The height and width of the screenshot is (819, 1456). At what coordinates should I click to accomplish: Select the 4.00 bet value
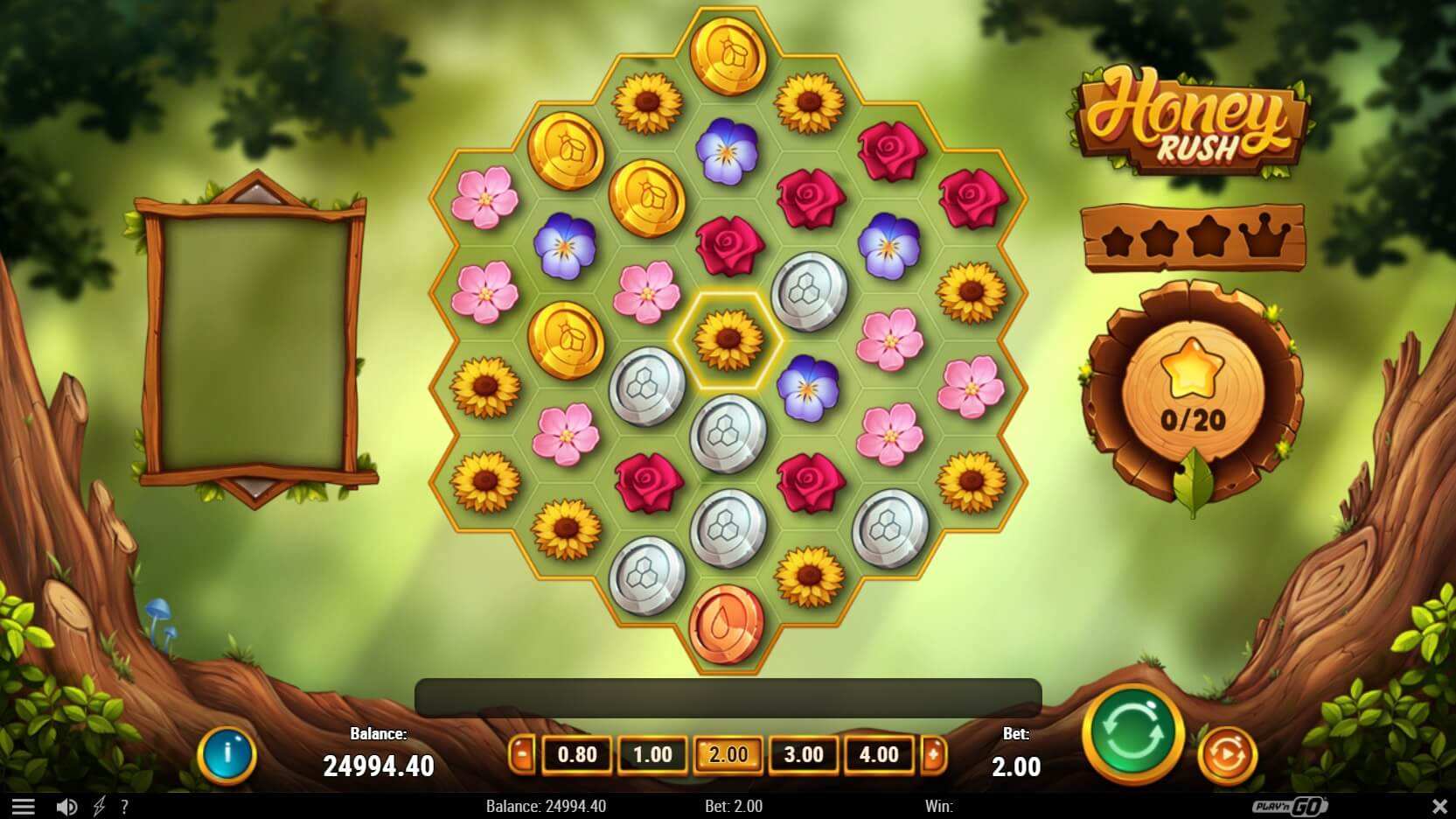coord(879,753)
